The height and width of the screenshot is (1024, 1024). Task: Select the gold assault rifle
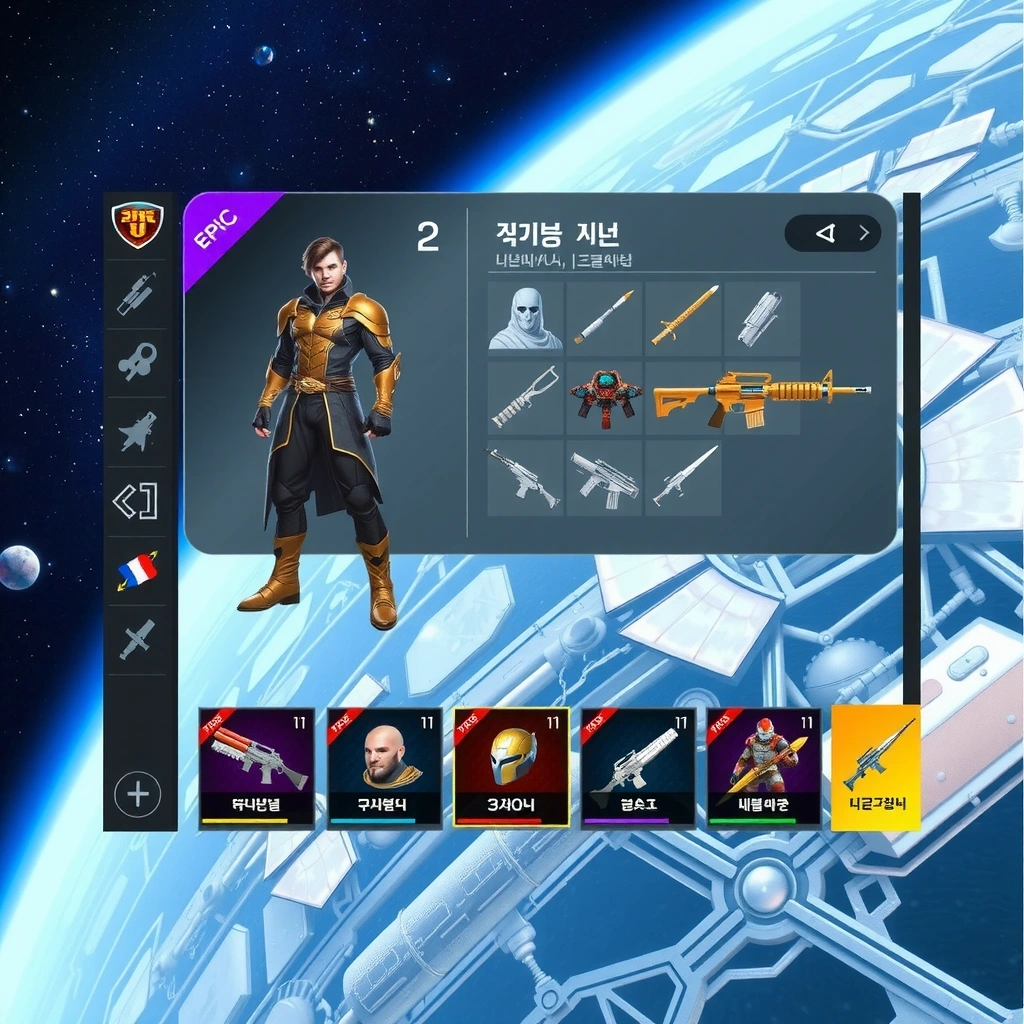tap(760, 396)
